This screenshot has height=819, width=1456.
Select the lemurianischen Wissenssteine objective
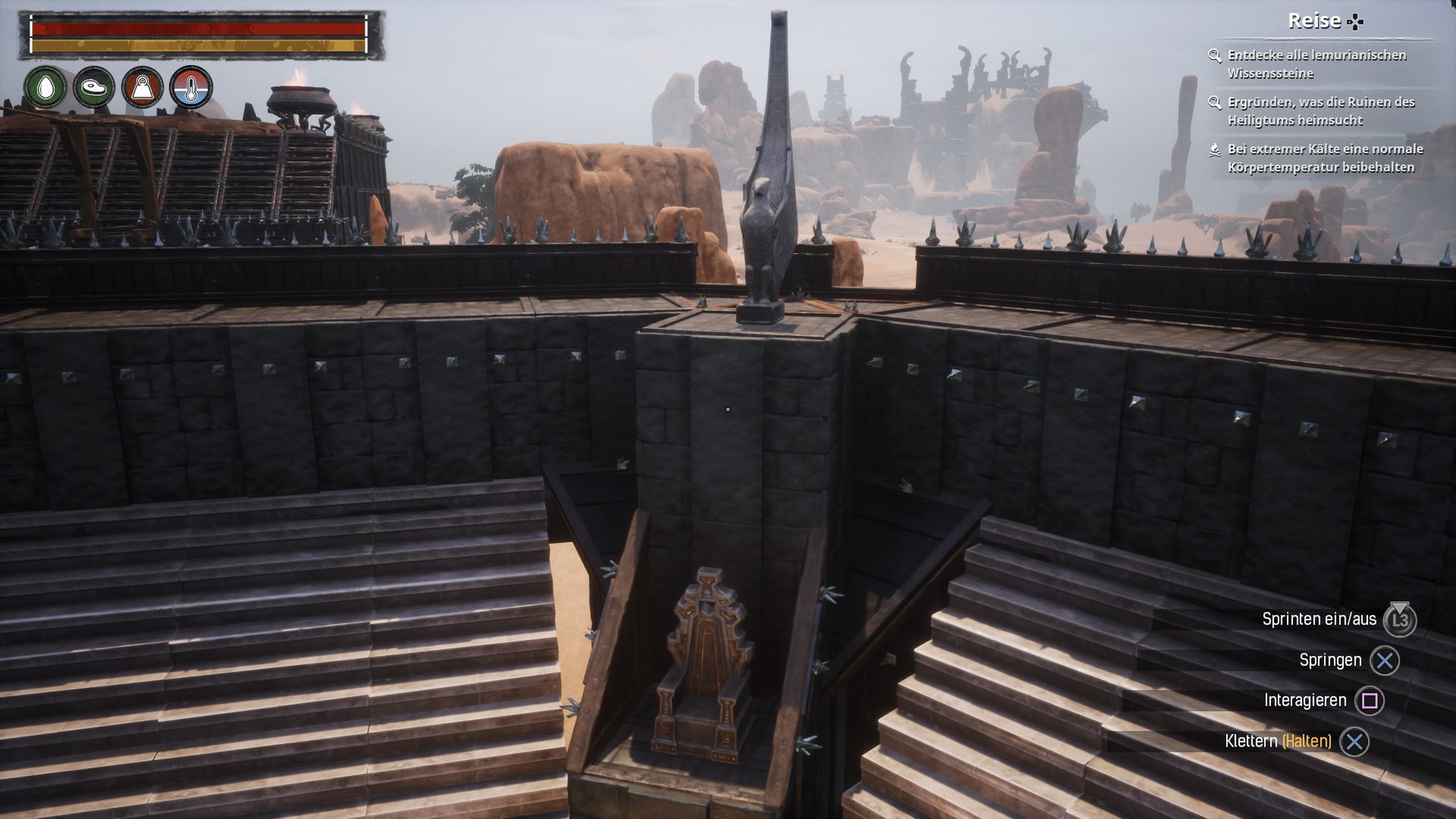click(1316, 64)
